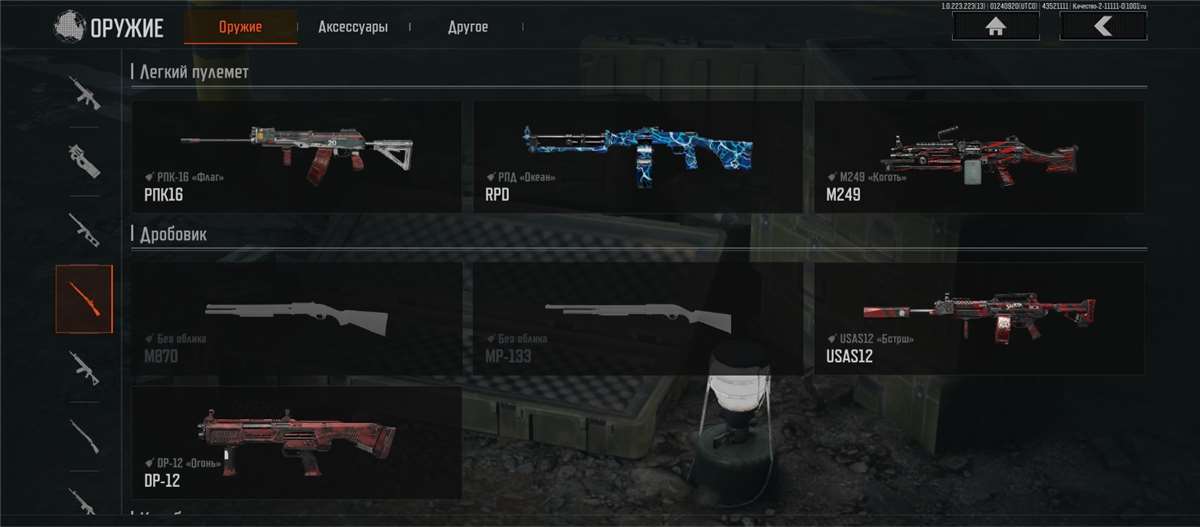This screenshot has width=1200, height=527.
Task: Click the highlighted orange weapon category icon
Action: [x=84, y=299]
